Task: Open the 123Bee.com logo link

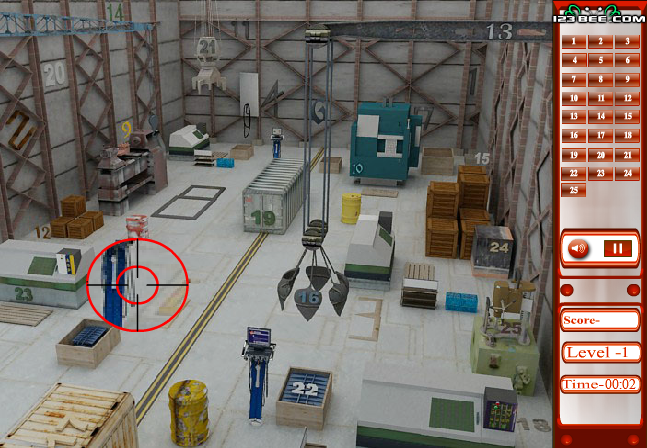Action: [x=599, y=17]
